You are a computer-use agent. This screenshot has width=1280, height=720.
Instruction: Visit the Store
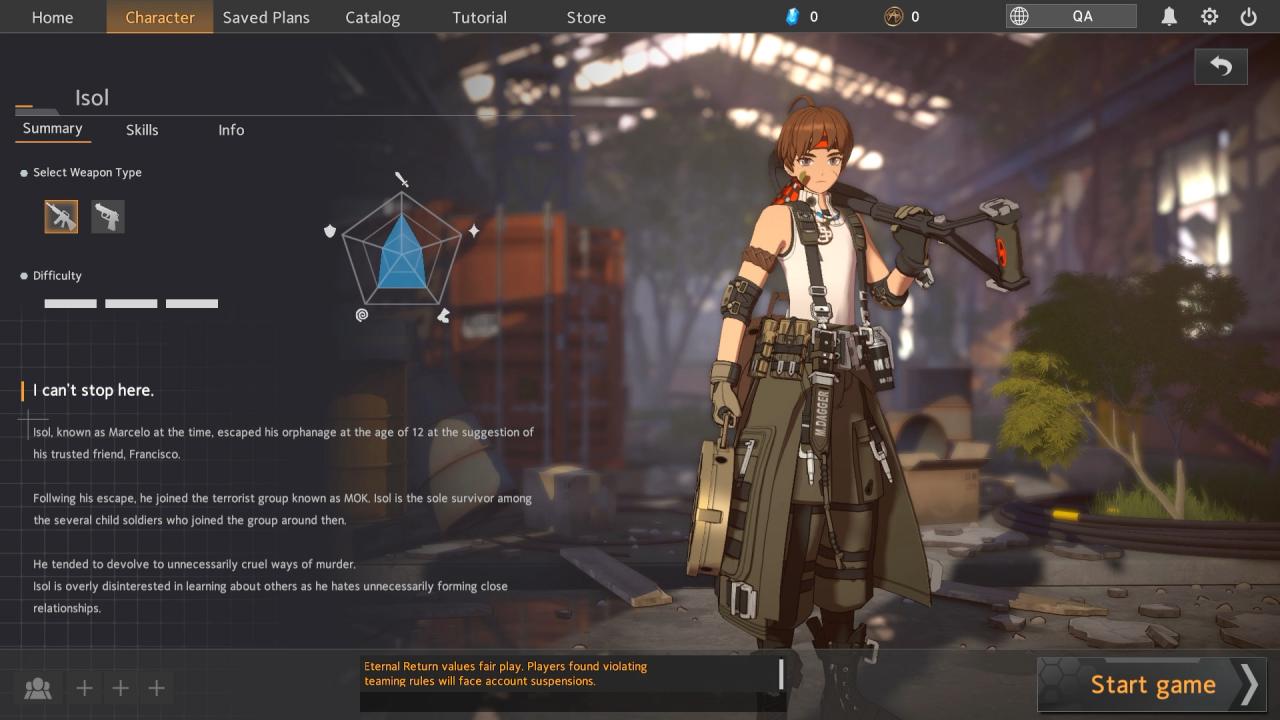[586, 17]
